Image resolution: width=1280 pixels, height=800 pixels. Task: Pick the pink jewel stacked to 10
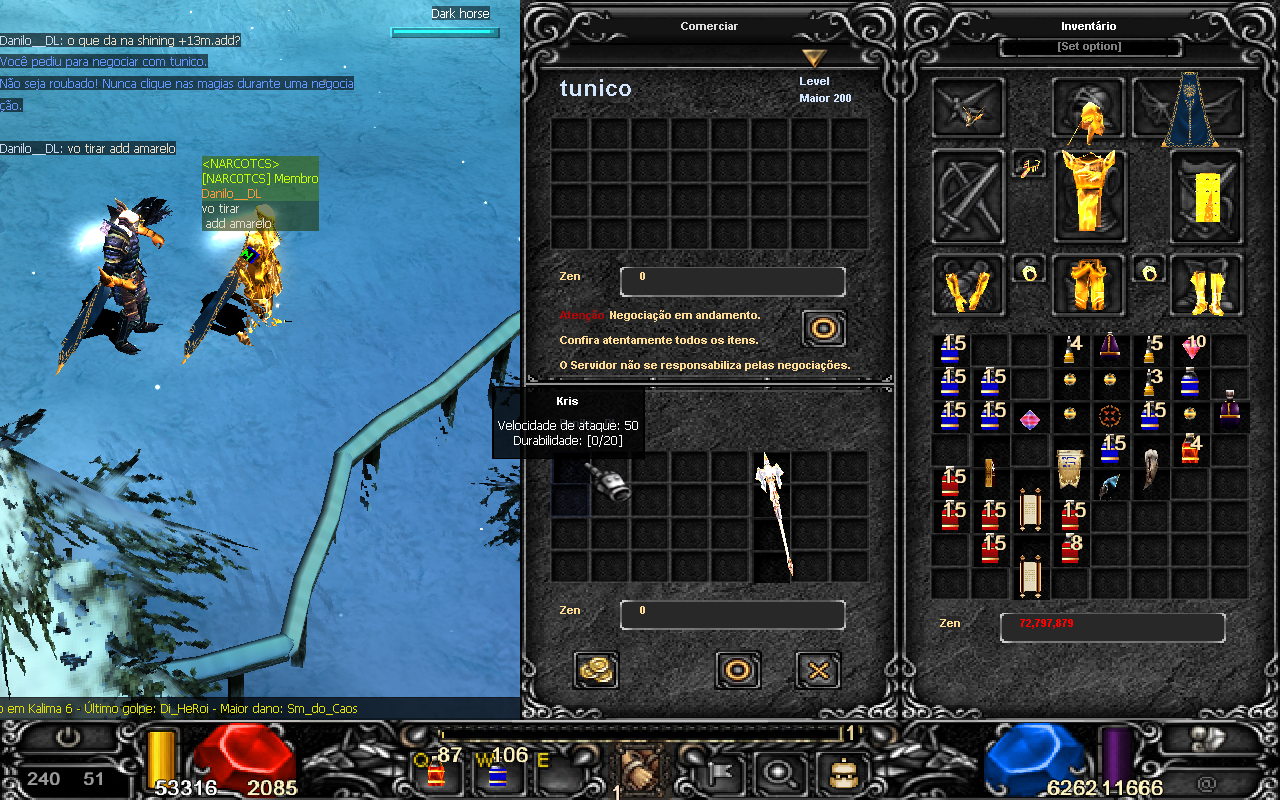pyautogui.click(x=1190, y=348)
